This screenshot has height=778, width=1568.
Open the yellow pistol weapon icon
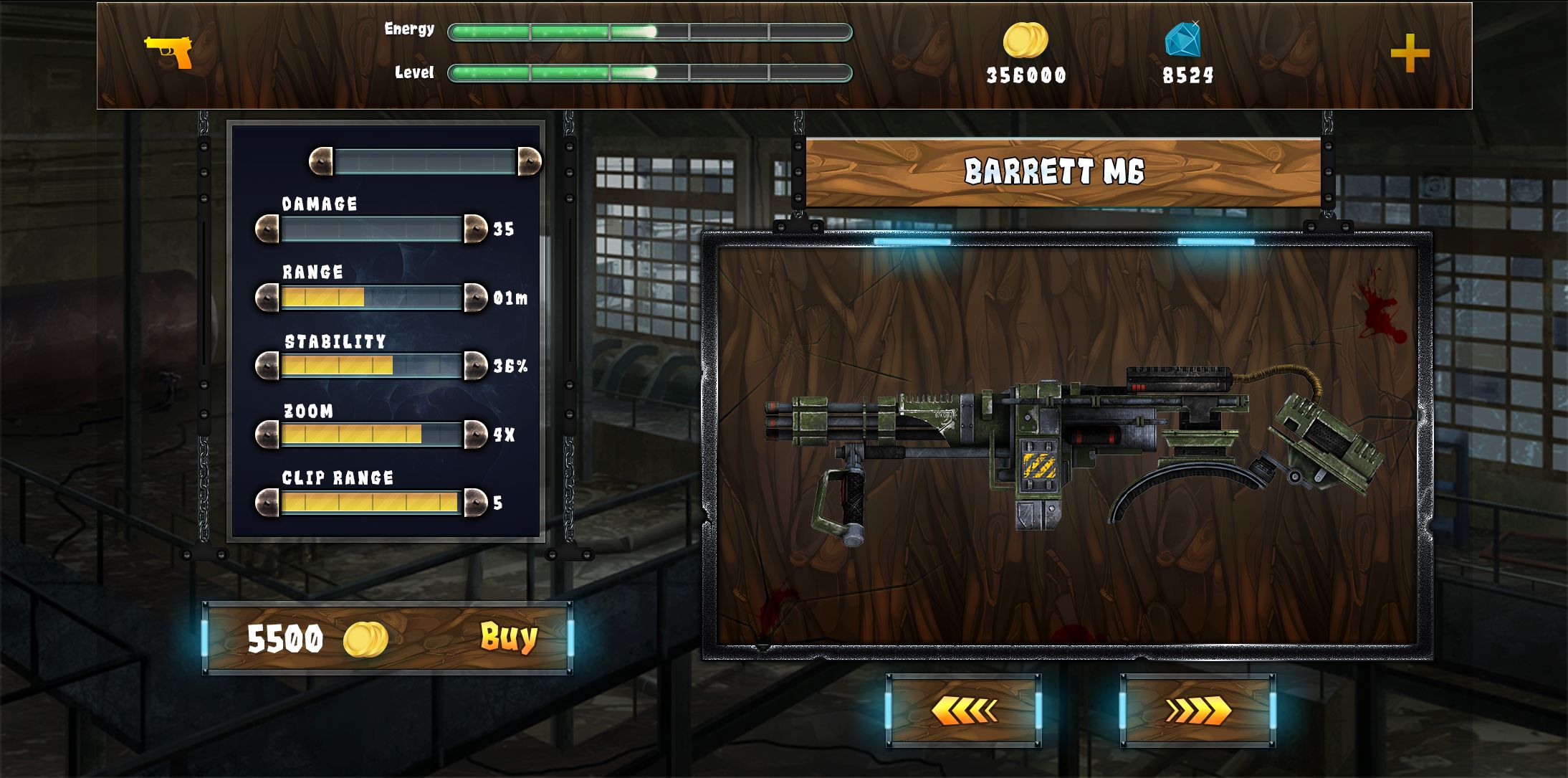pyautogui.click(x=170, y=52)
